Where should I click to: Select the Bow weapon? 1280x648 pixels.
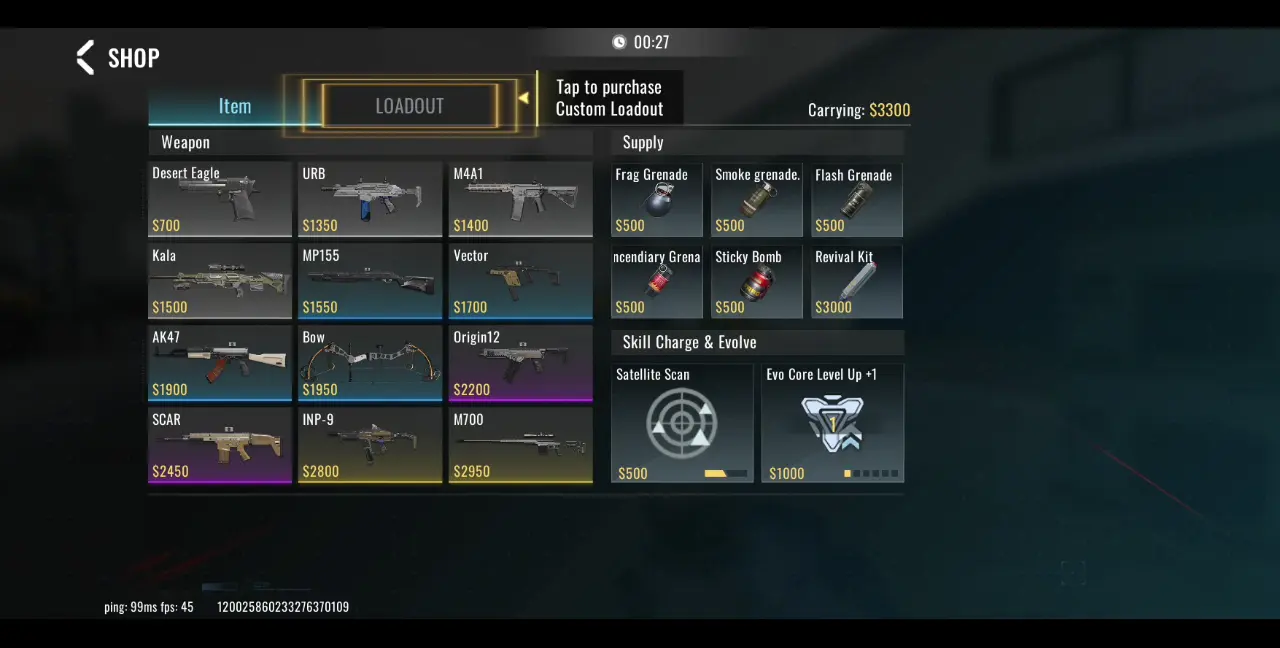[x=370, y=363]
